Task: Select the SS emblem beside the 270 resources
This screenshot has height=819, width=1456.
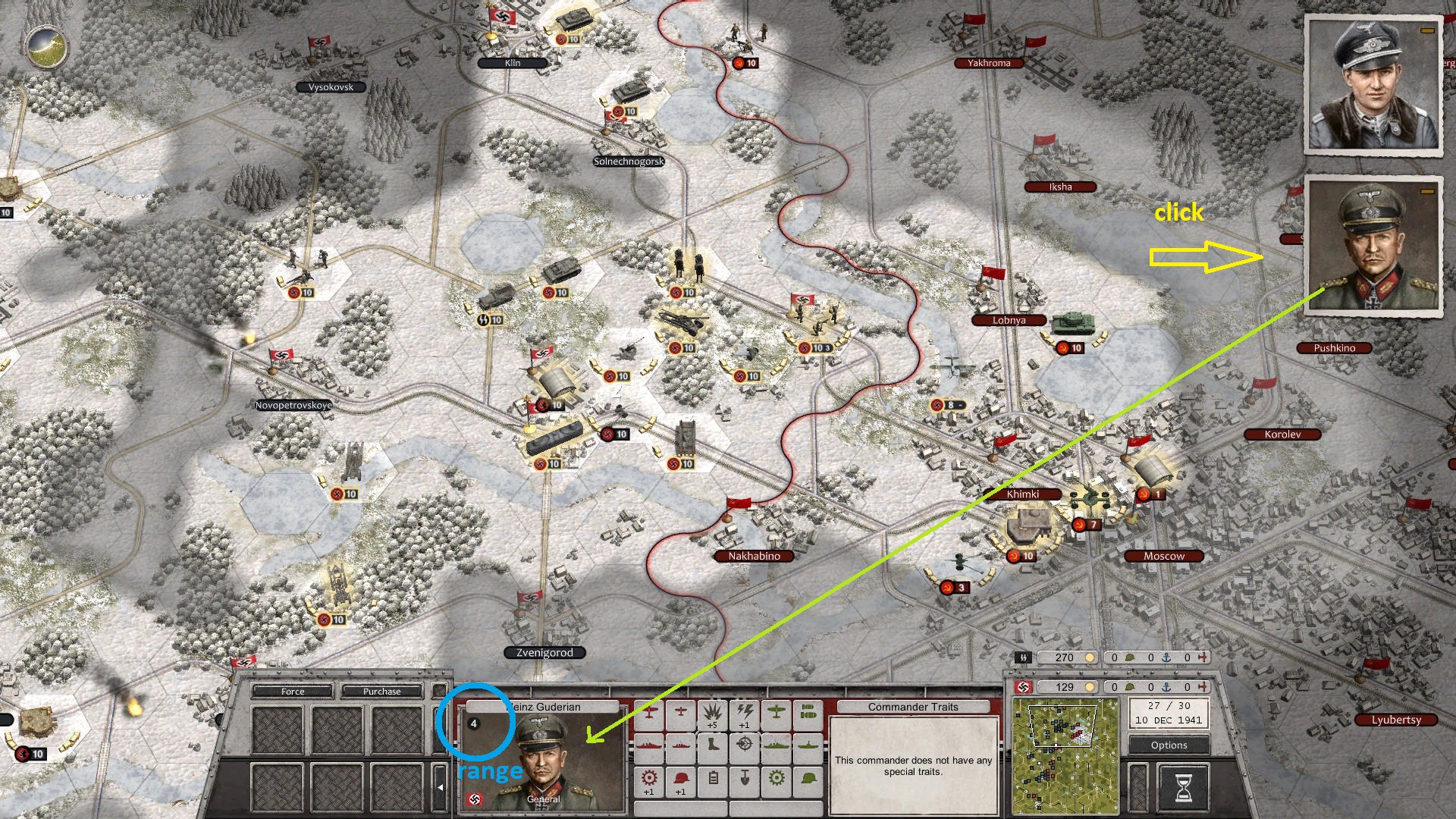Action: click(1023, 657)
